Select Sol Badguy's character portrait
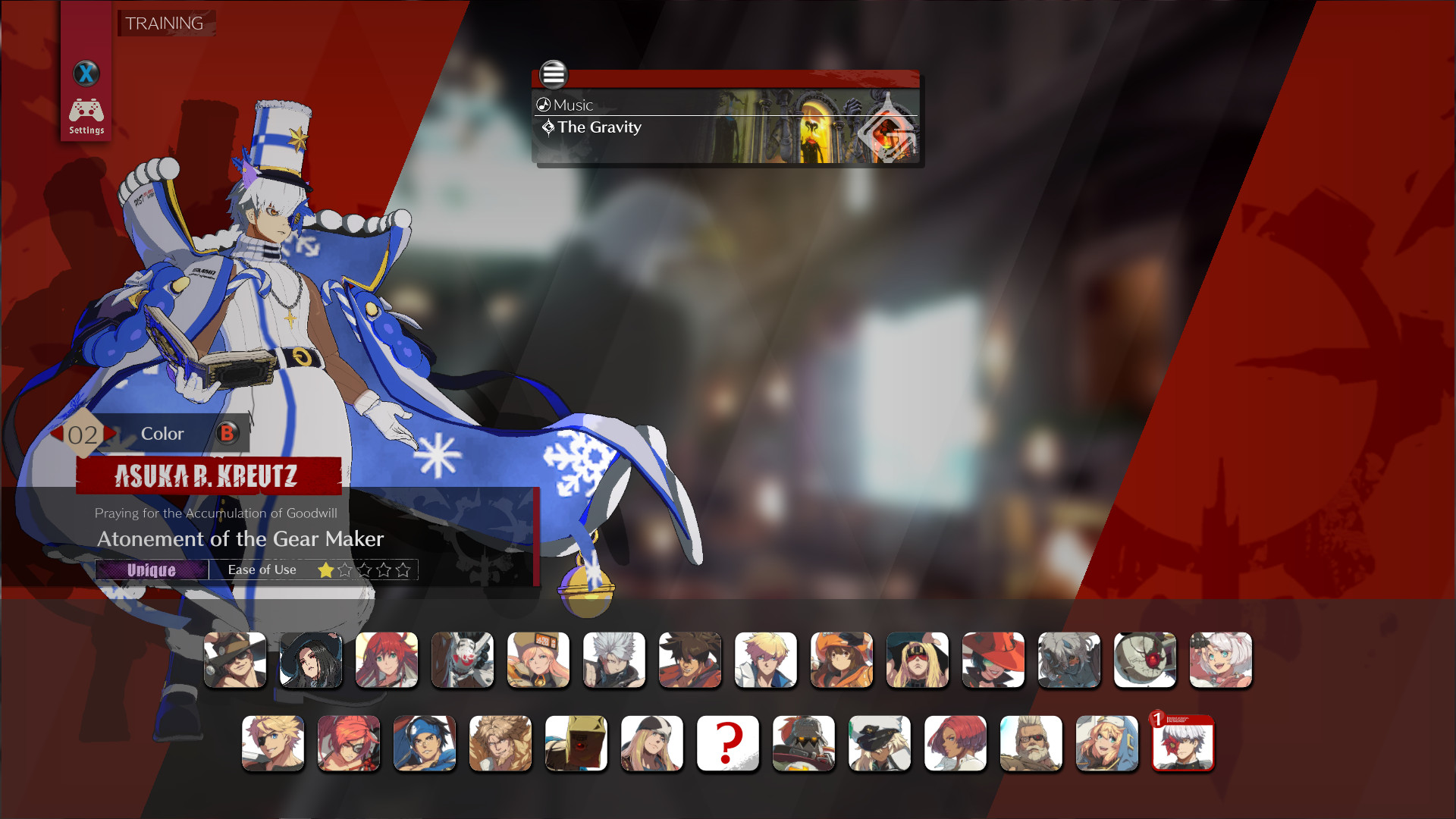 pos(690,660)
